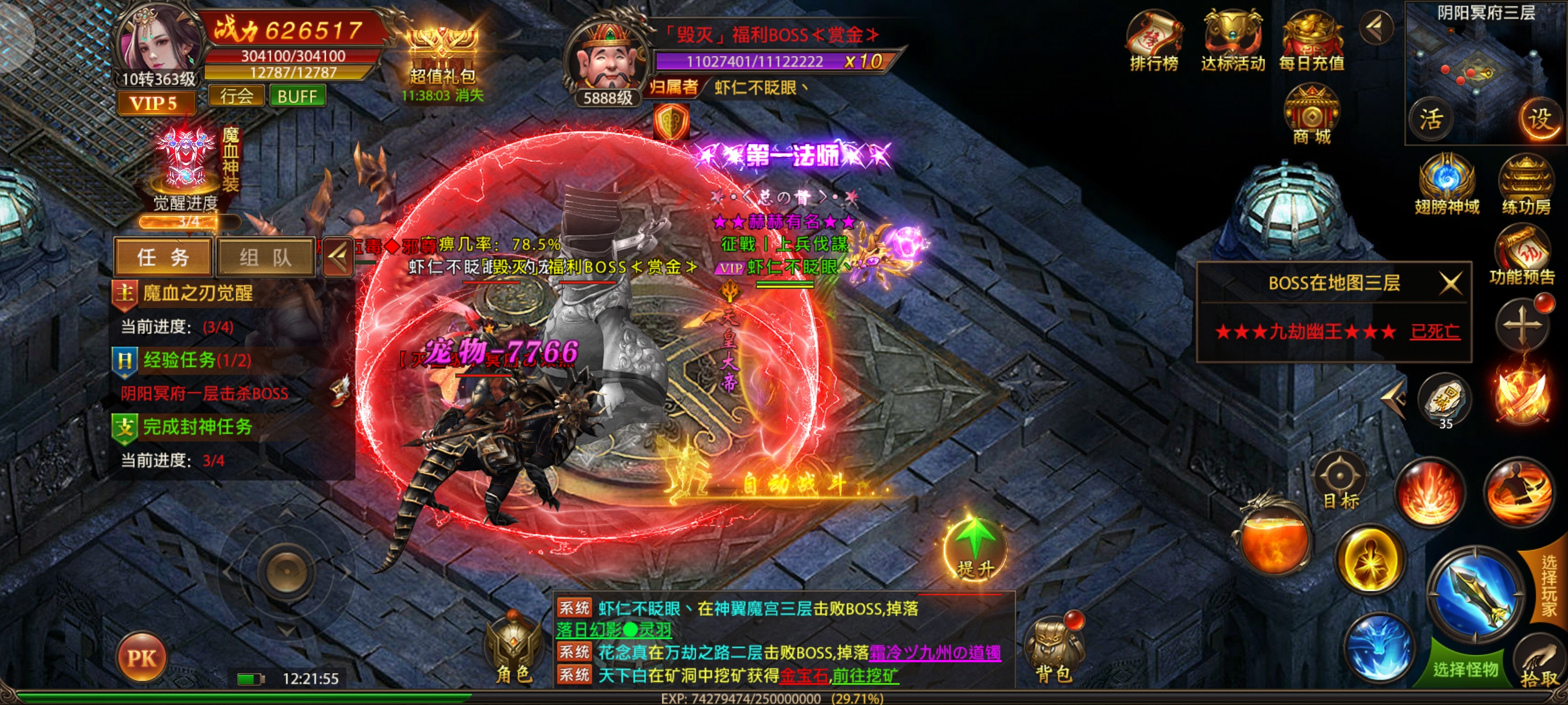
Task: Tap the 选择怪物 select-monster button
Action: [x=1466, y=669]
